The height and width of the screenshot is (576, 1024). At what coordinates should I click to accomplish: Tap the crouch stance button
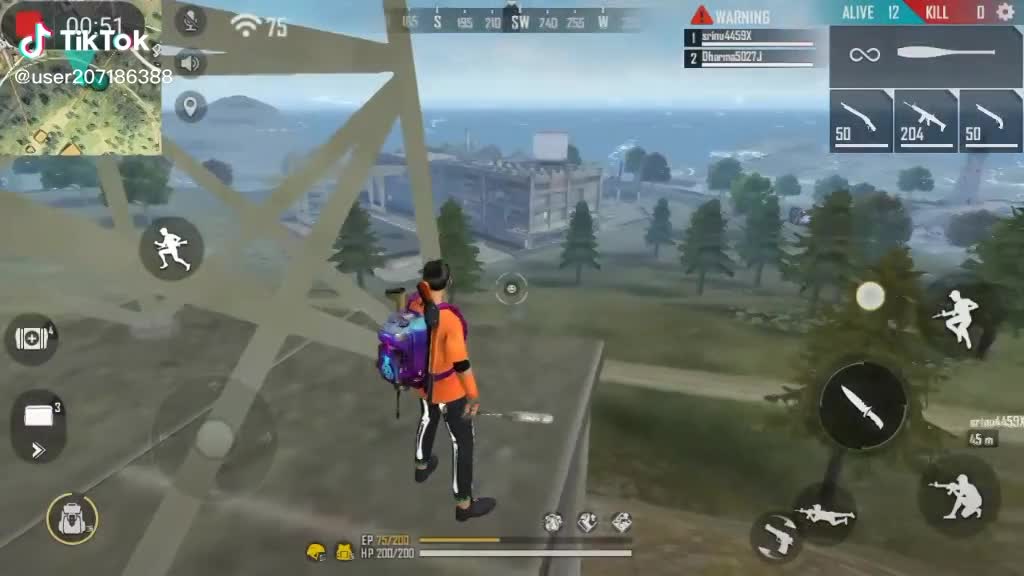pyautogui.click(x=960, y=492)
